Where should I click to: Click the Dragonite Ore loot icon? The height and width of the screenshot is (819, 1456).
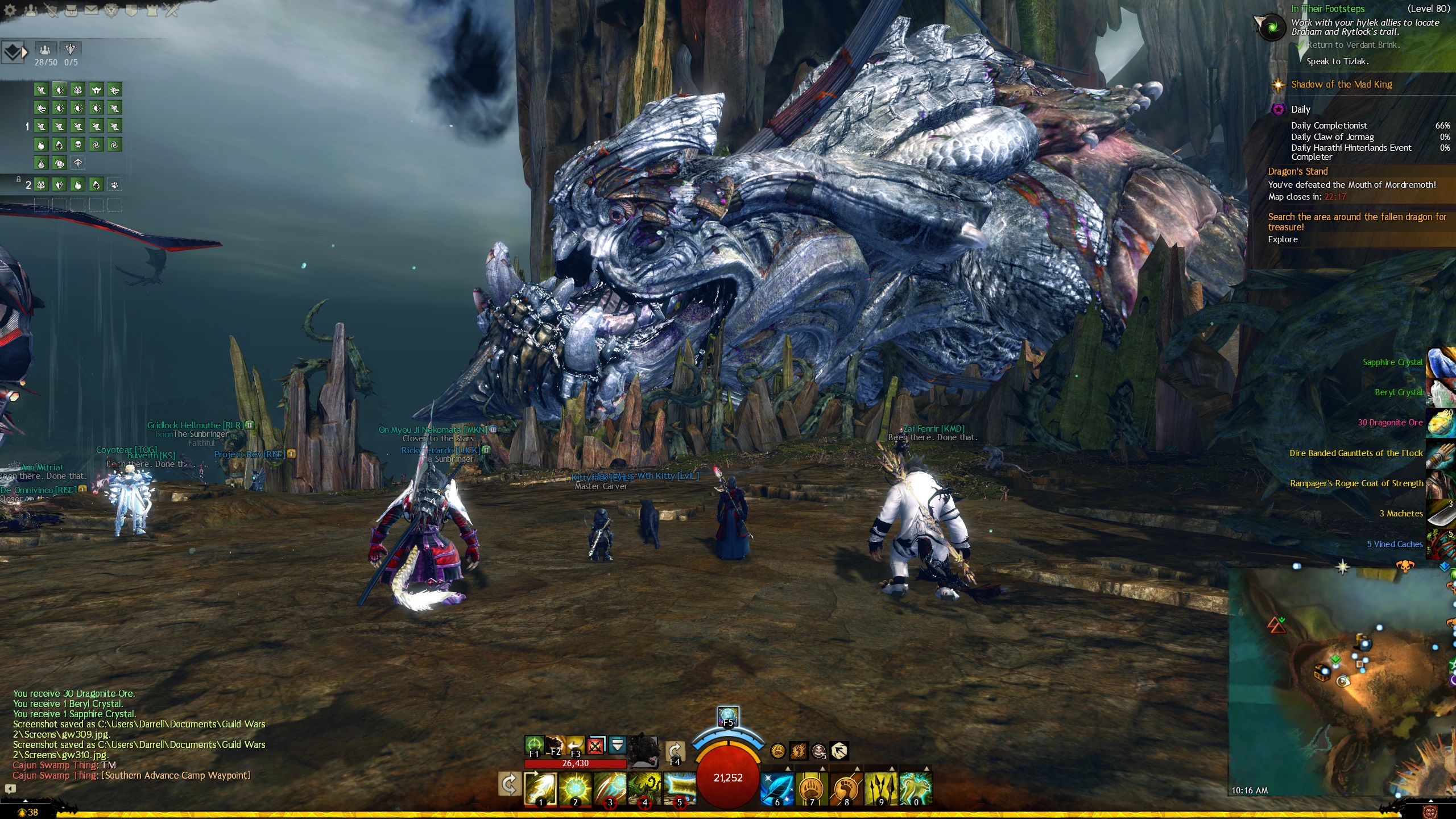tap(1440, 424)
